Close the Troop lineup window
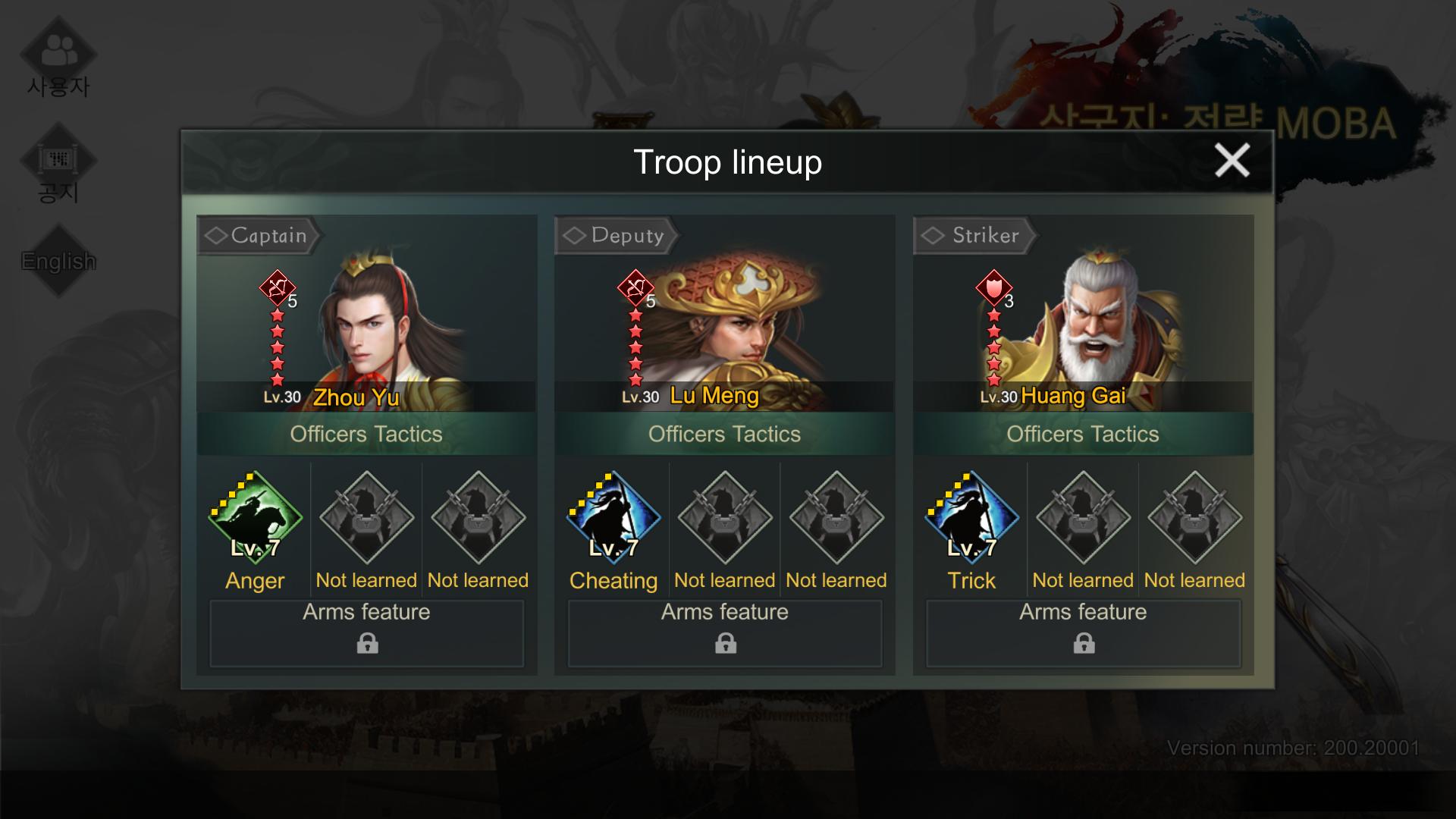The image size is (1456, 819). tap(1232, 161)
